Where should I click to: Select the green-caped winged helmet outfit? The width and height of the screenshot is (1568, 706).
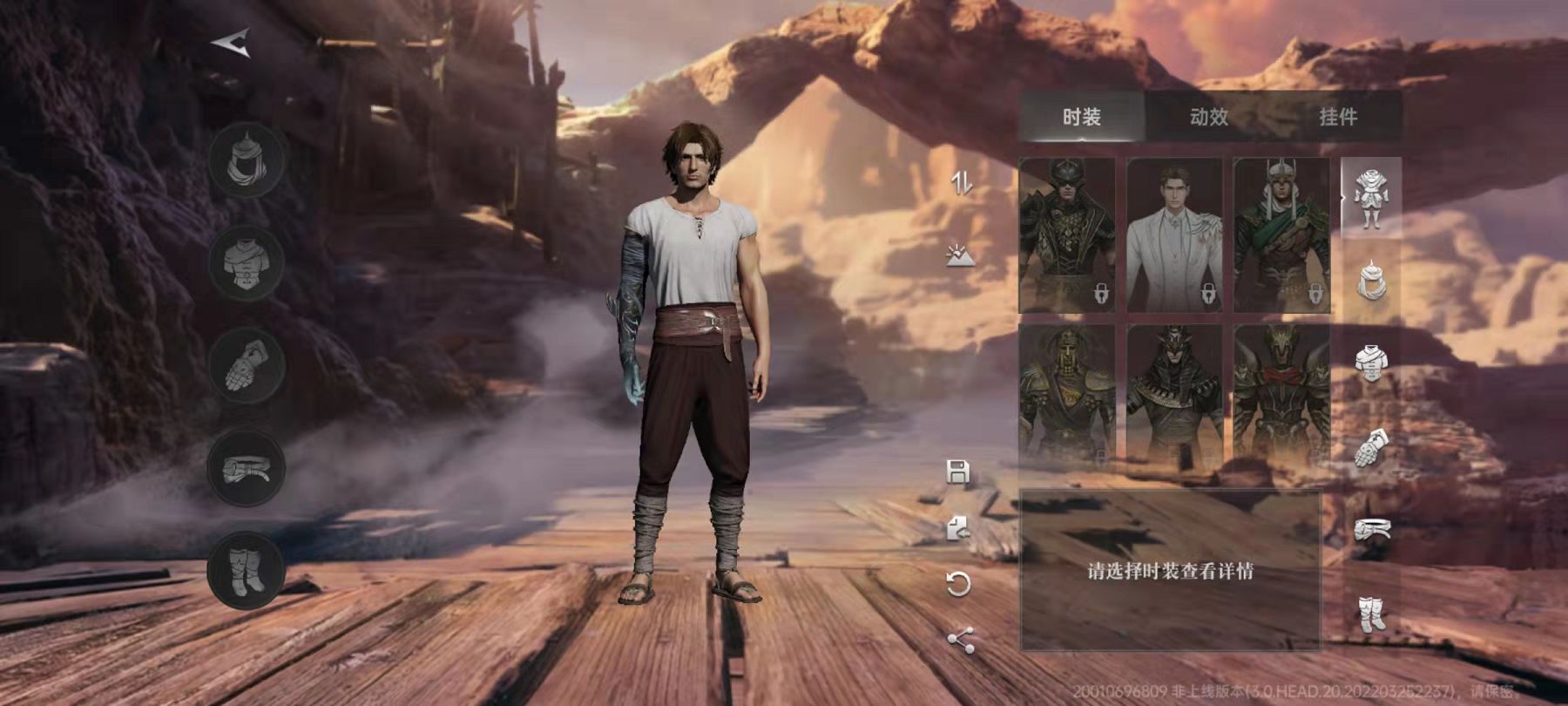[1281, 234]
